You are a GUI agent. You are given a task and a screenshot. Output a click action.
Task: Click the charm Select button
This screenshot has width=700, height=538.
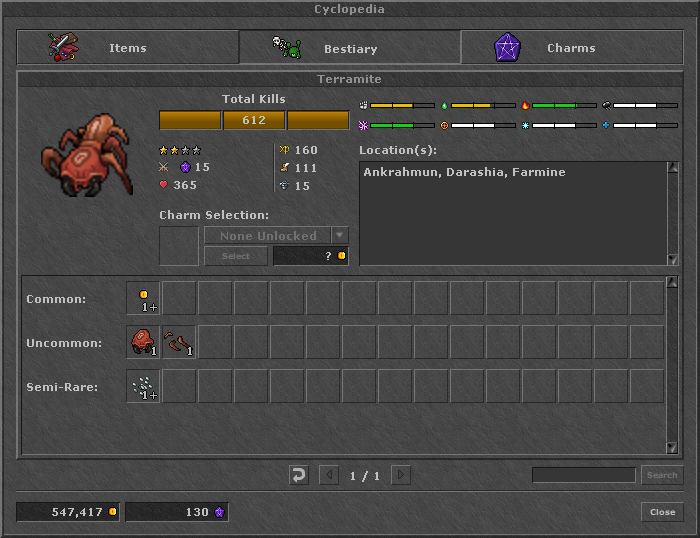(x=235, y=256)
